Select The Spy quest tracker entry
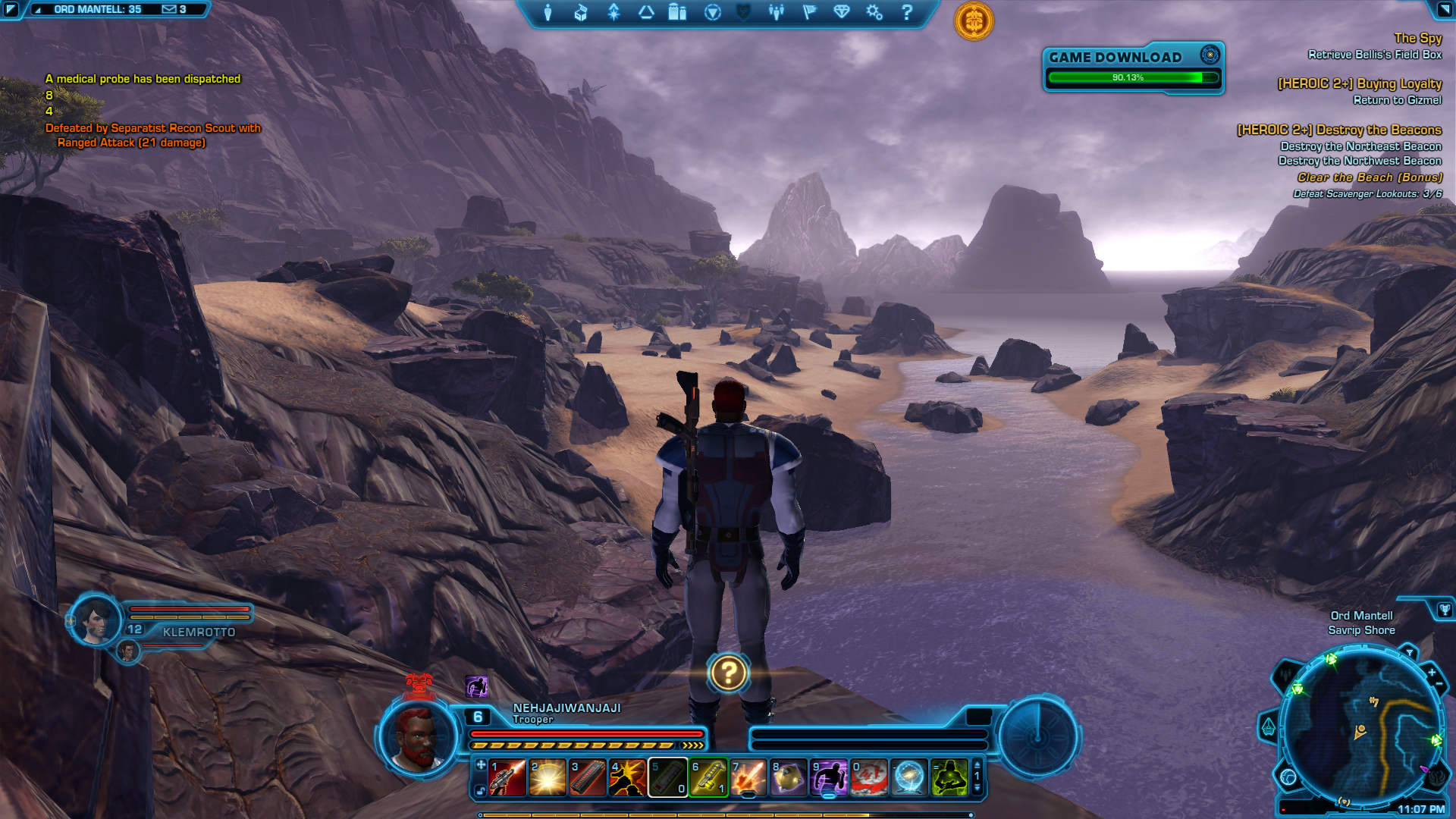Screen dimensions: 1456x819 point(1417,38)
